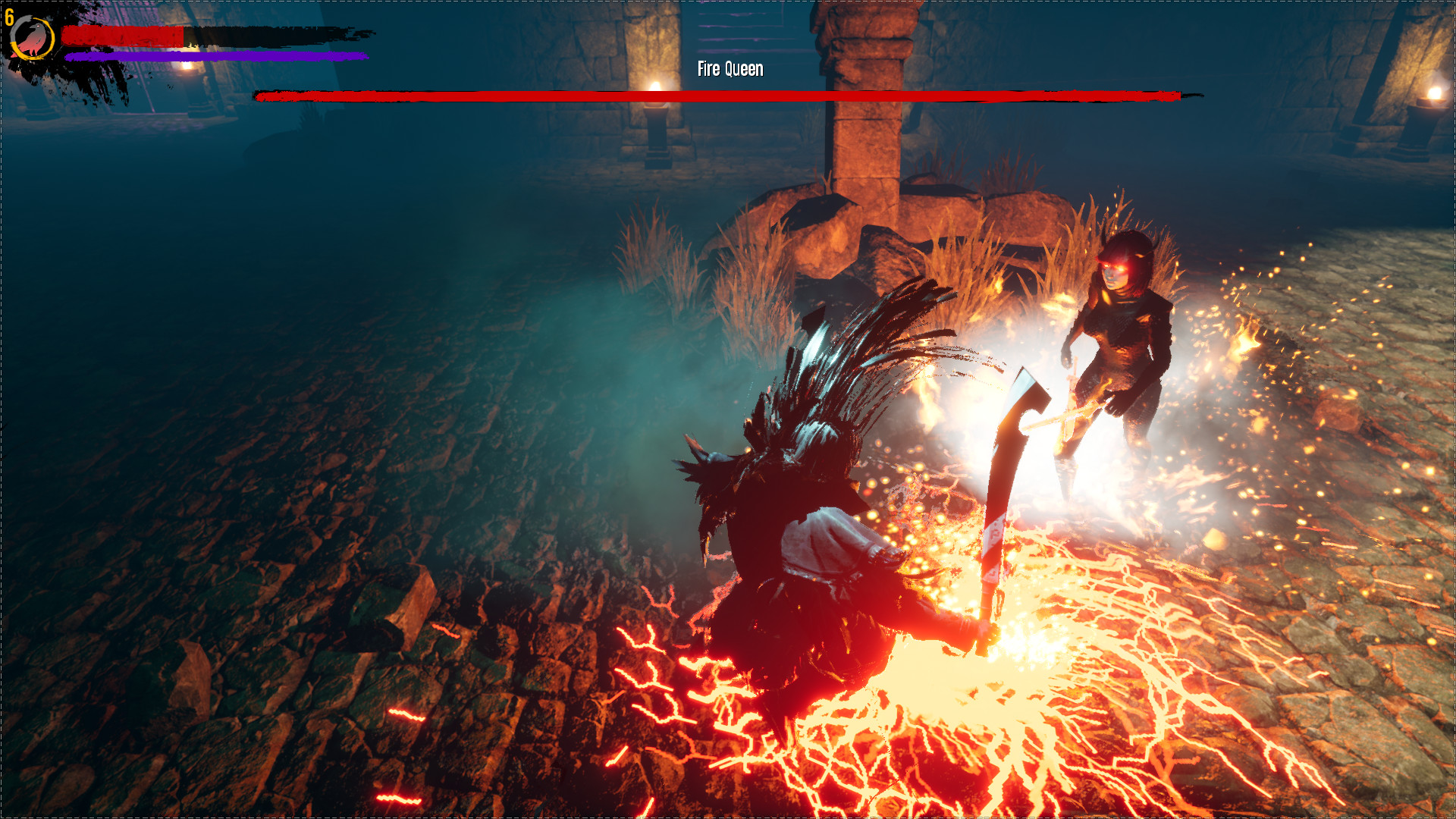Click the raven portrait emblem

click(x=32, y=36)
